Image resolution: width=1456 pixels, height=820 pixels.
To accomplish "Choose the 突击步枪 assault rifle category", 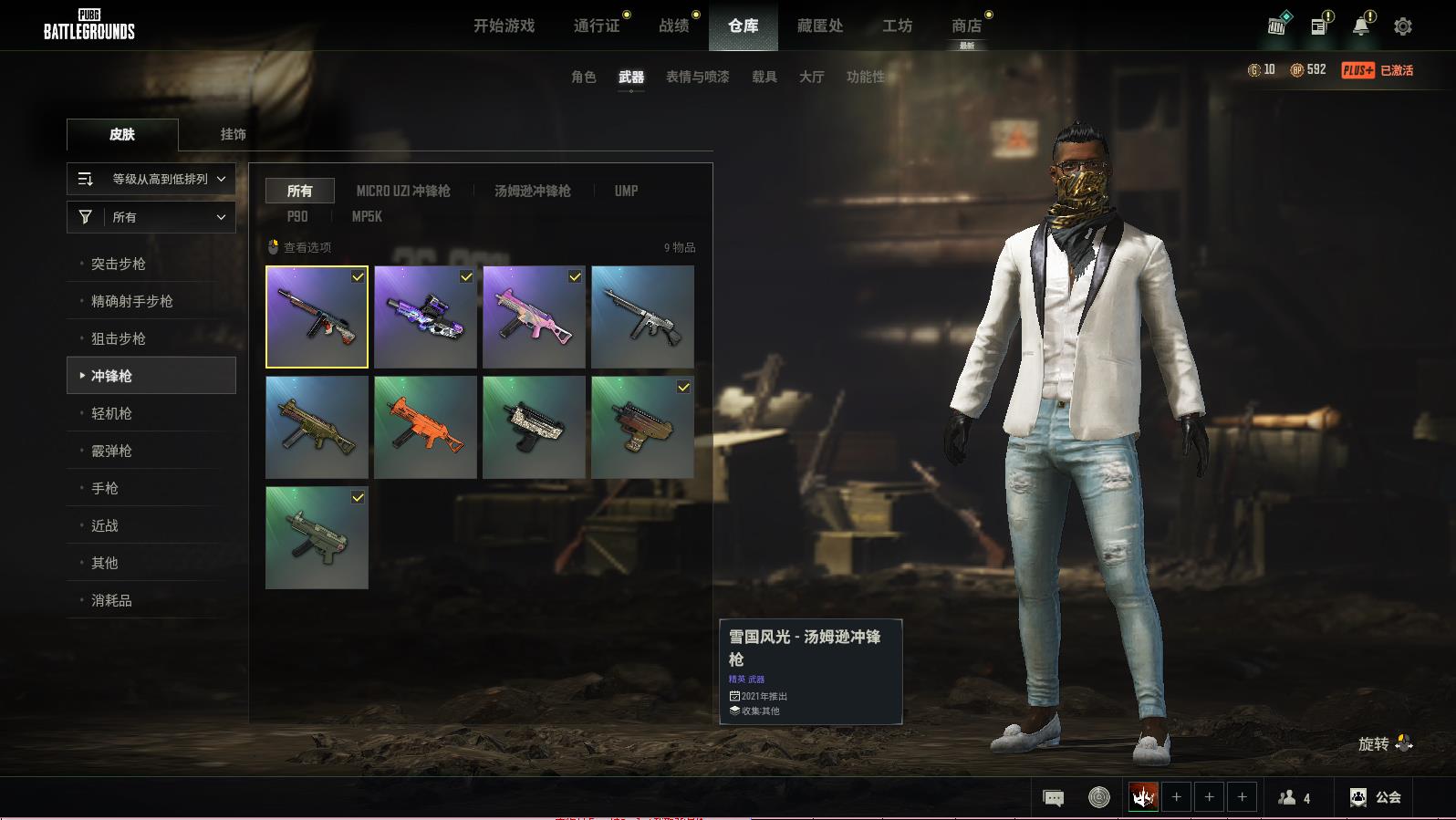I will [119, 264].
